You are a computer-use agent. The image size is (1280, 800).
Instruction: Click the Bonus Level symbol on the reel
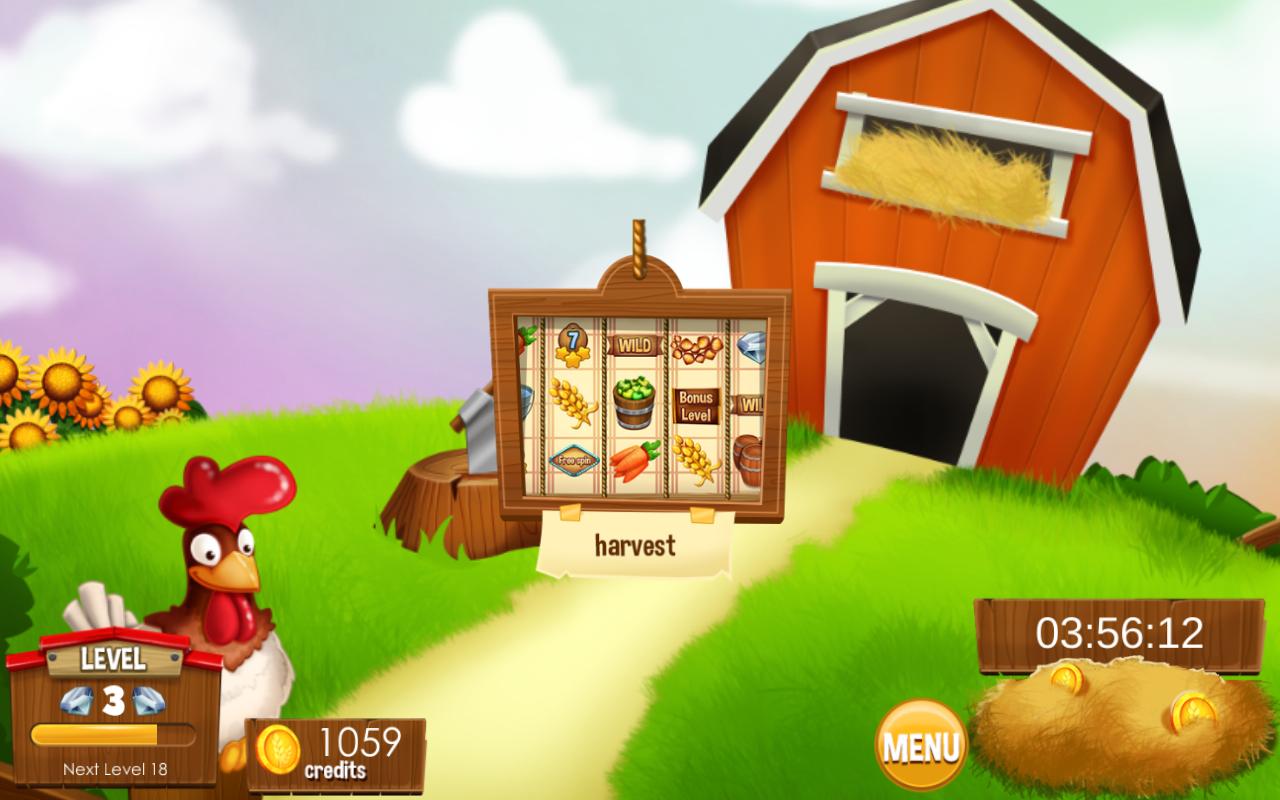coord(697,404)
